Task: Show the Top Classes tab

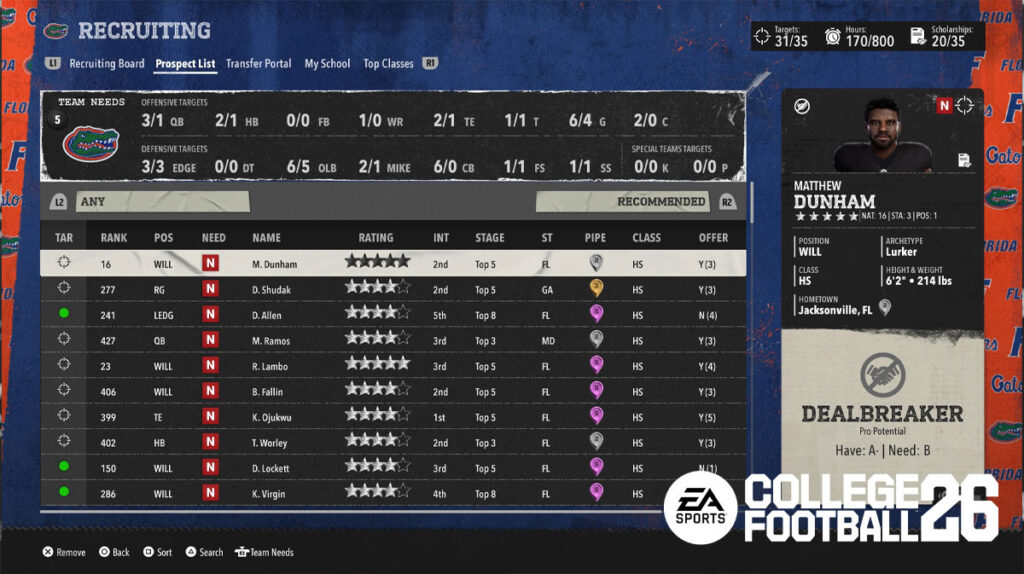Action: coord(388,64)
